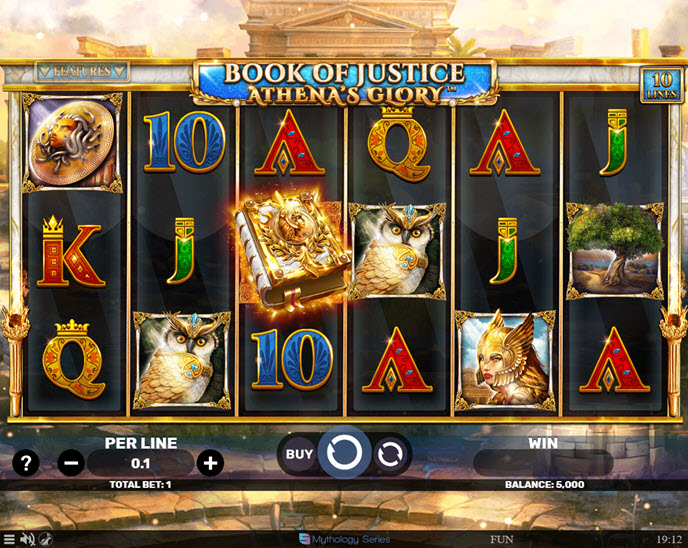The image size is (688, 548).
Task: Open the help question mark button
Action: [26, 463]
